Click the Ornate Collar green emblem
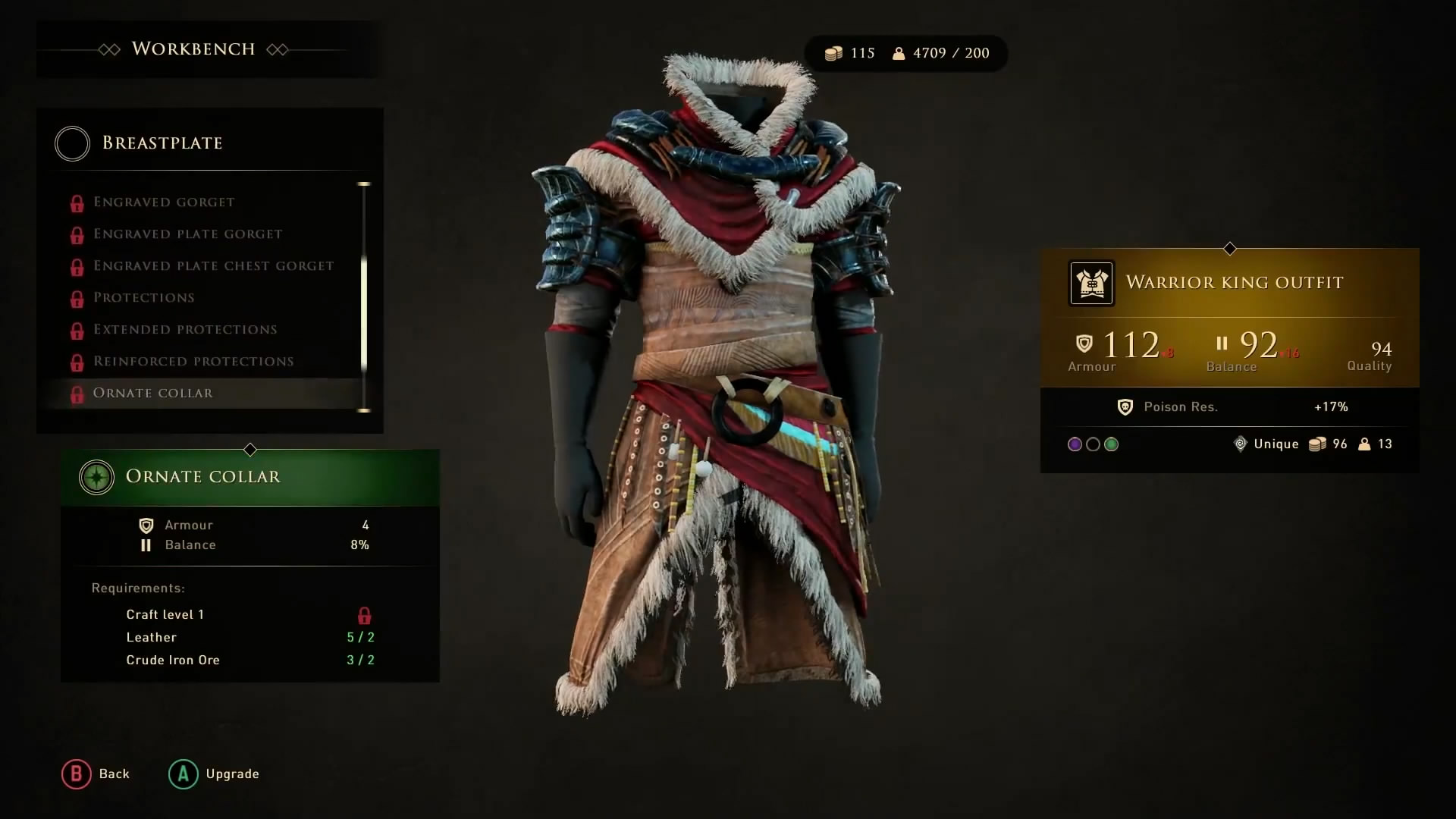 pyautogui.click(x=96, y=478)
